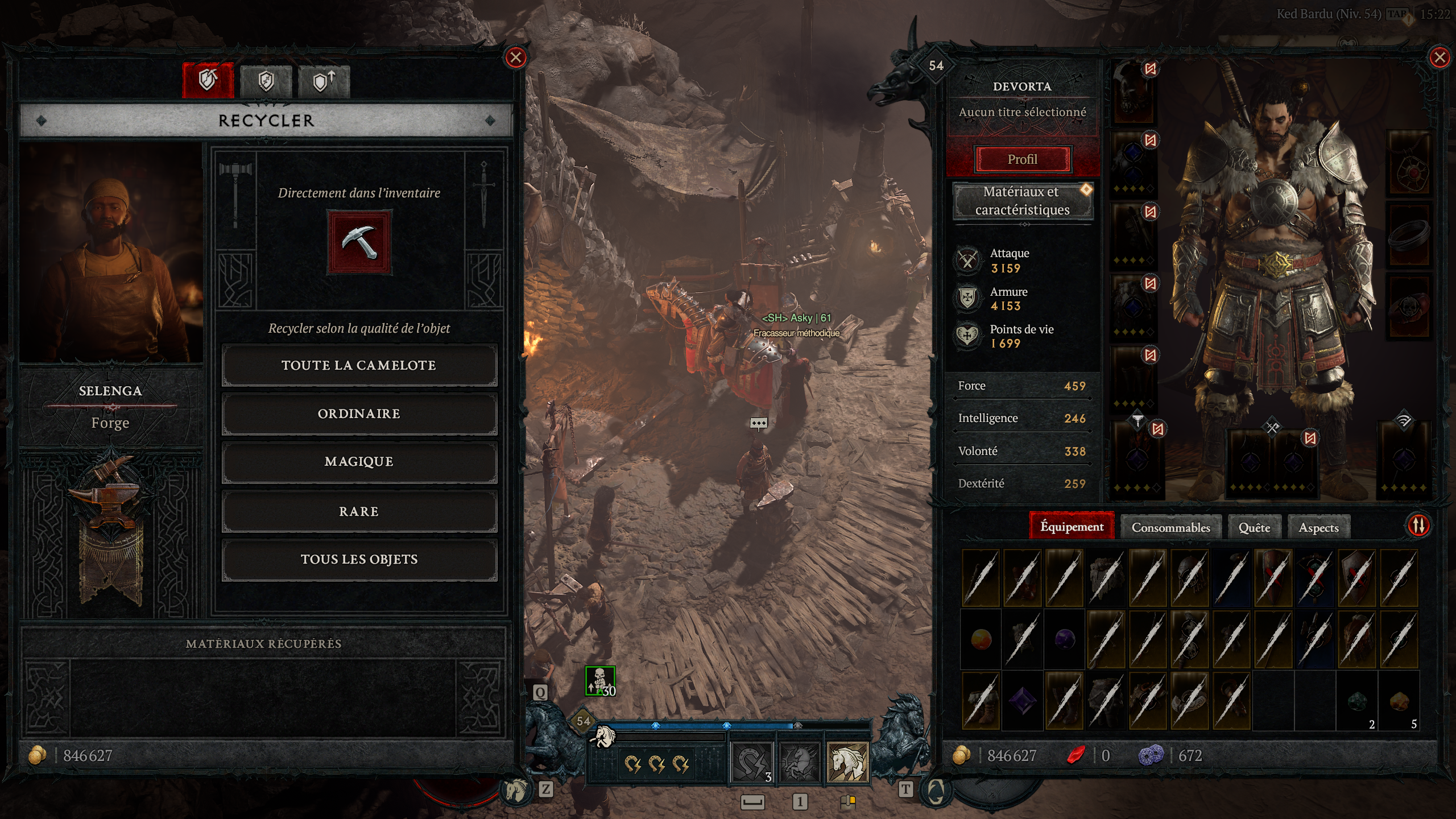Click Tous les objets button

pos(359,560)
